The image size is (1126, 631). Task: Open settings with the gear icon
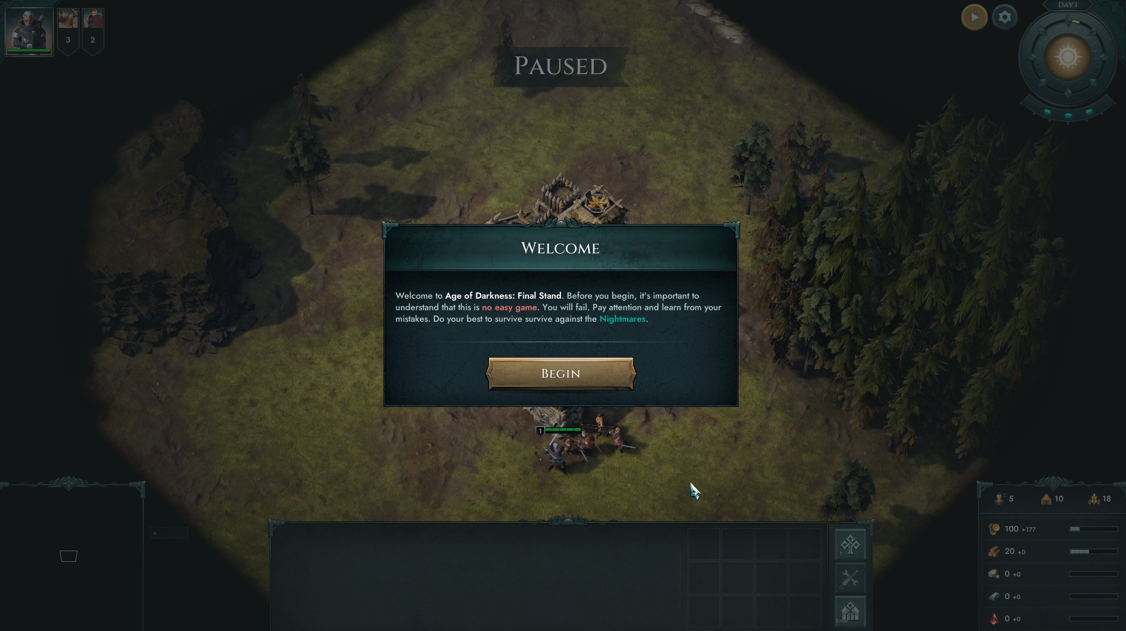pos(1005,17)
